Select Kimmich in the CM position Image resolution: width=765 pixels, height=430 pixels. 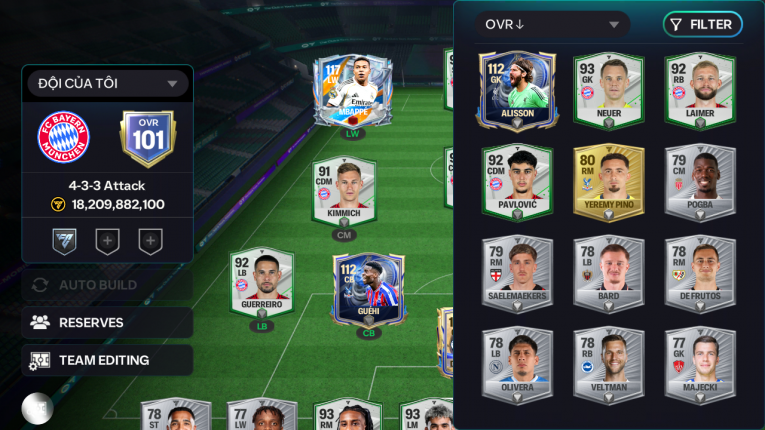[x=344, y=192]
